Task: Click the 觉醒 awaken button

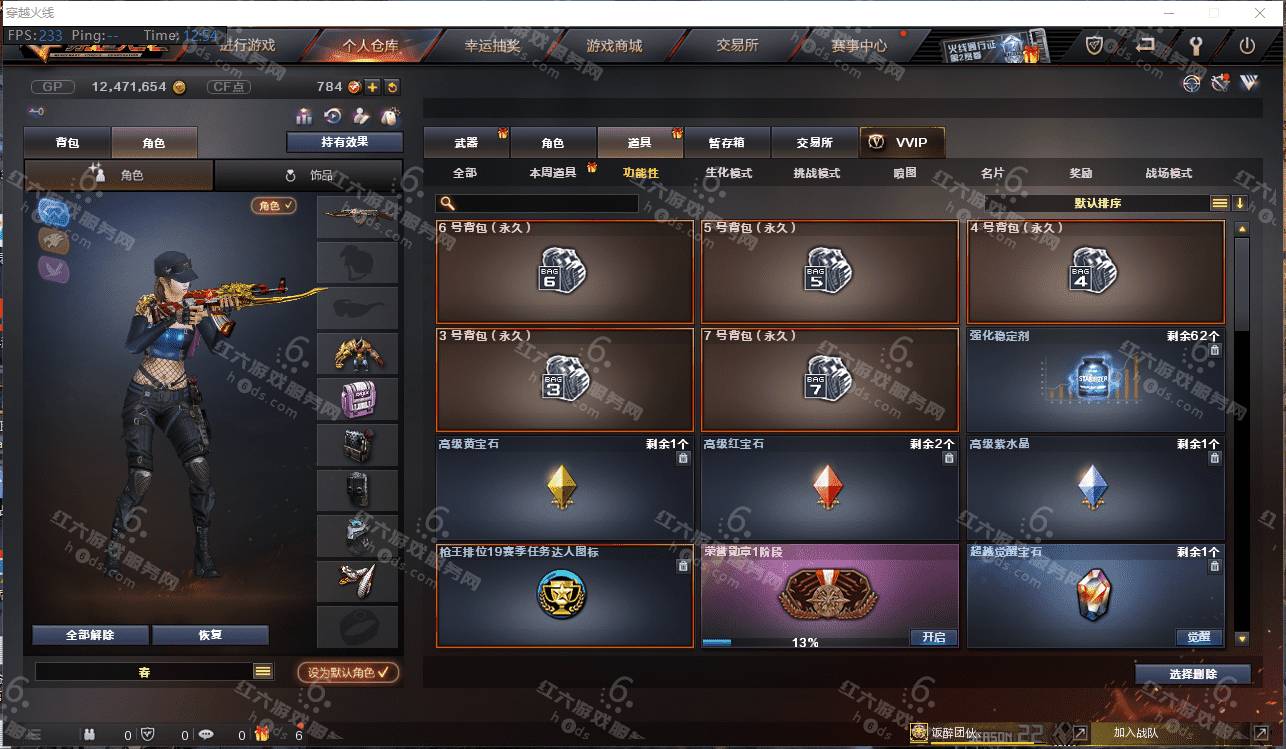Action: (1199, 637)
